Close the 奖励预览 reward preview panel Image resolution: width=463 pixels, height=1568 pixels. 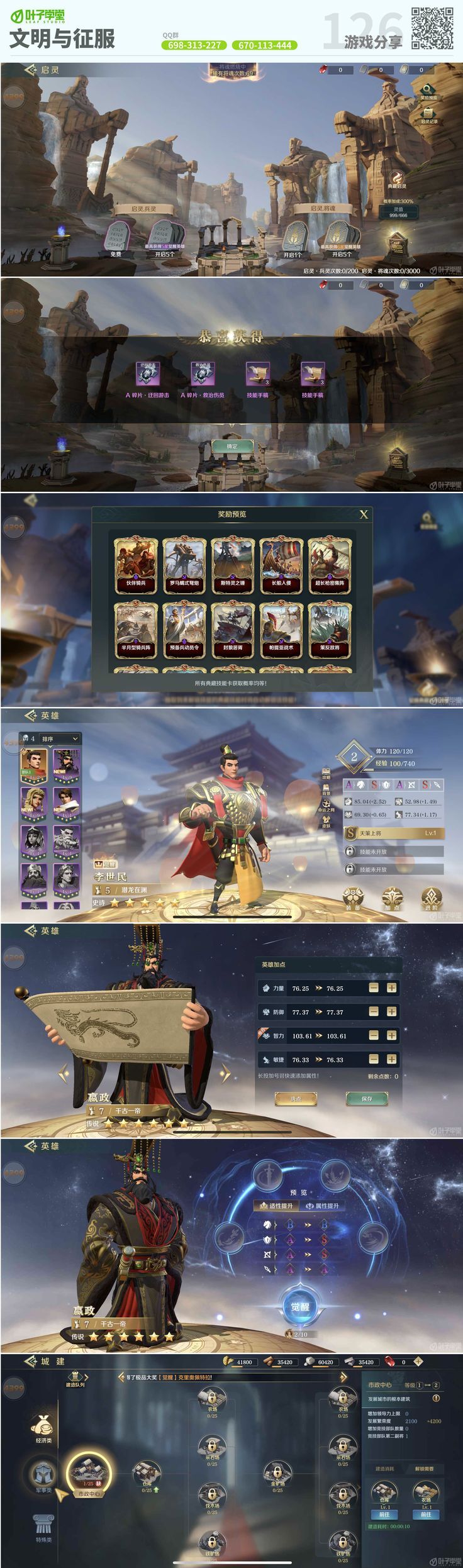tap(363, 514)
